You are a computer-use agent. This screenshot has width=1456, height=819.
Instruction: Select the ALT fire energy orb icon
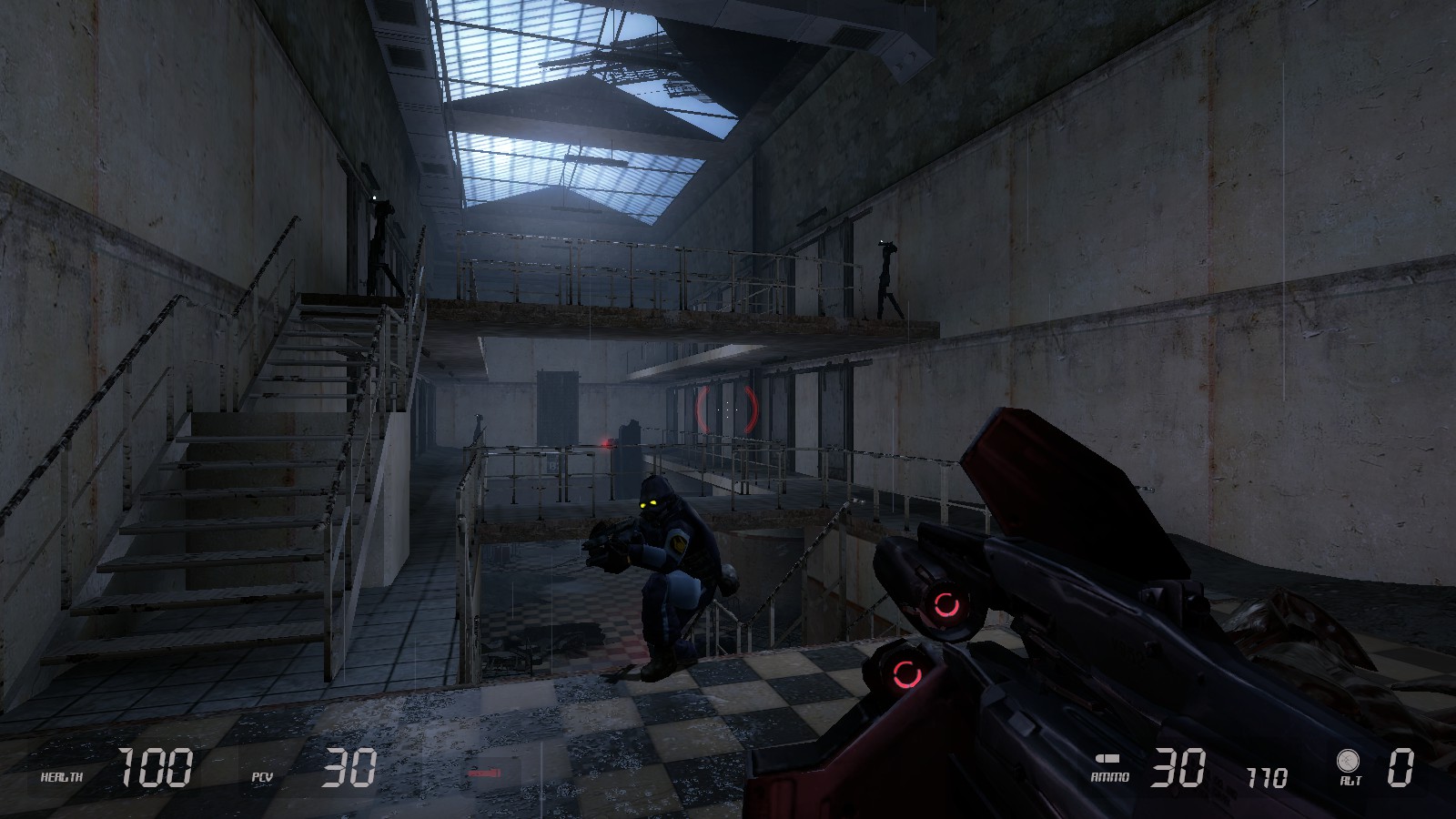1348,760
